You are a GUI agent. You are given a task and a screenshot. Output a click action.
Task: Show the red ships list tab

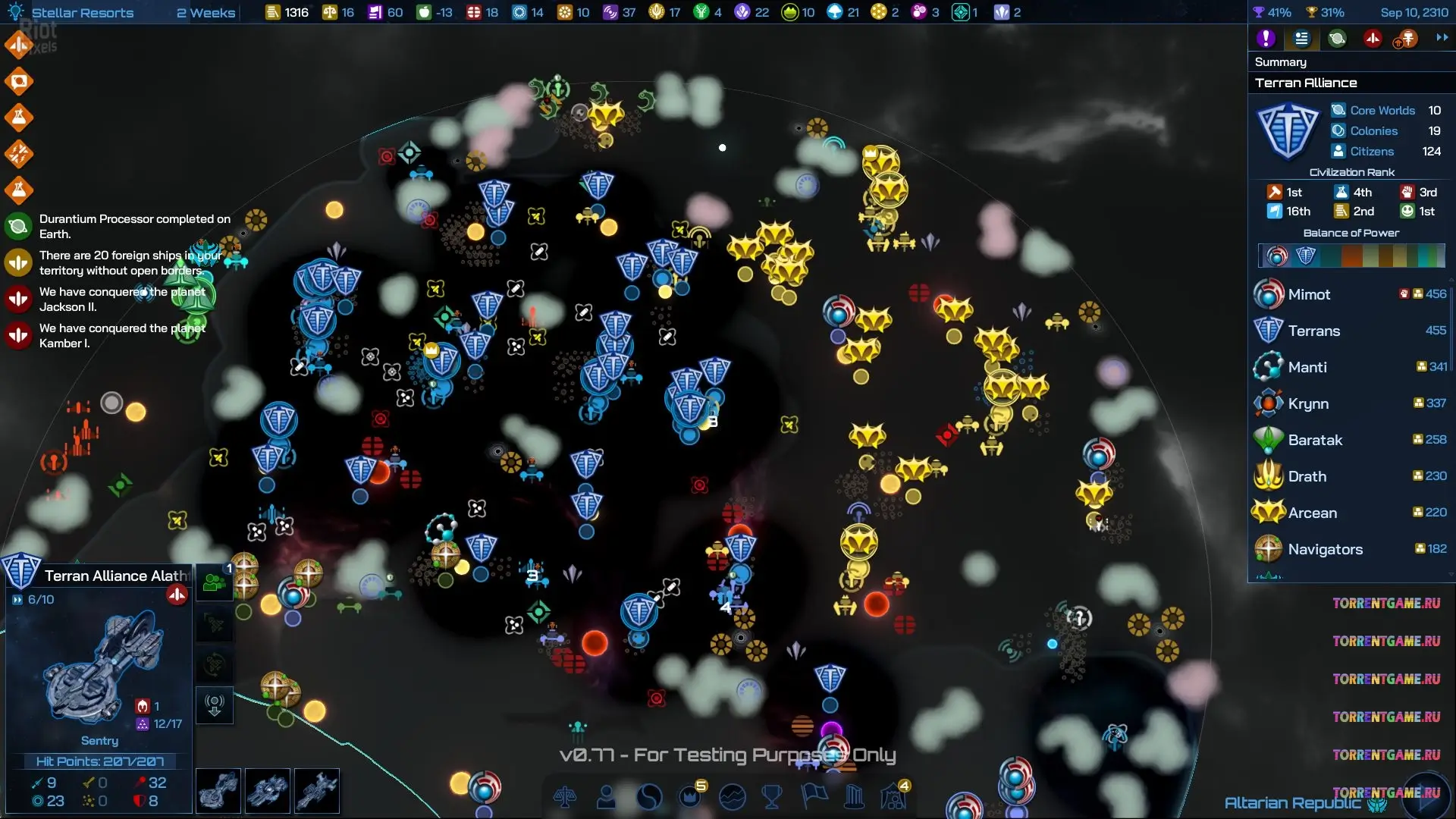click(1373, 39)
